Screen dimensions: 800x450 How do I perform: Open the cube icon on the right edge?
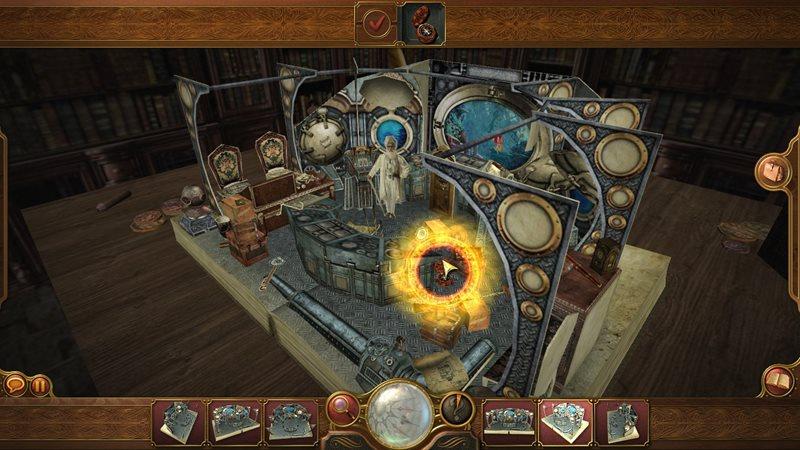(x=774, y=170)
